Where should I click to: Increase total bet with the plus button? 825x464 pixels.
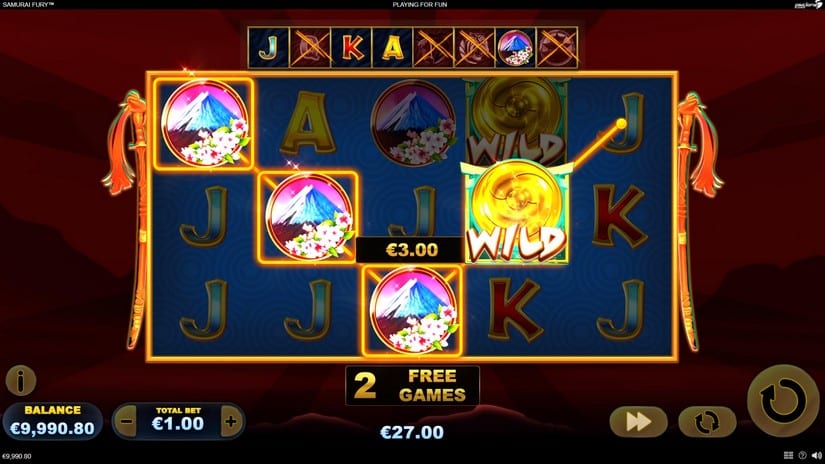tap(231, 422)
